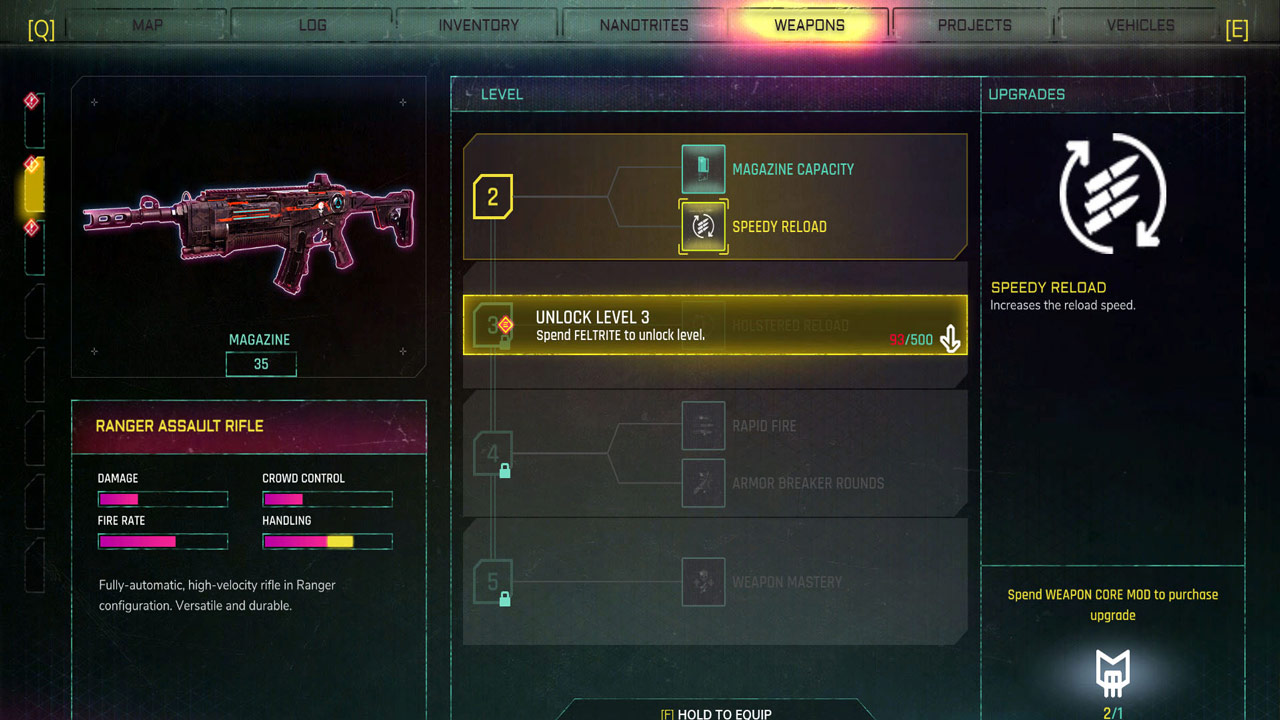Click the highlighted Weapons tab

pos(809,25)
